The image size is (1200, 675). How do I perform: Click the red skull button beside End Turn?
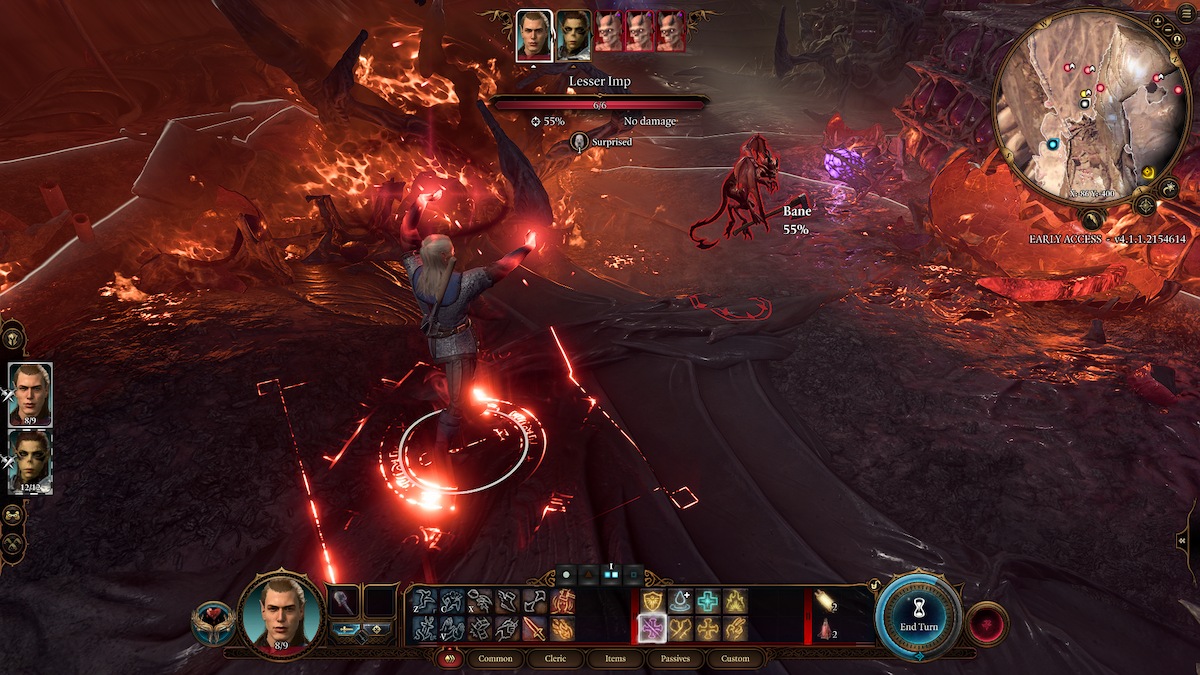click(x=987, y=623)
